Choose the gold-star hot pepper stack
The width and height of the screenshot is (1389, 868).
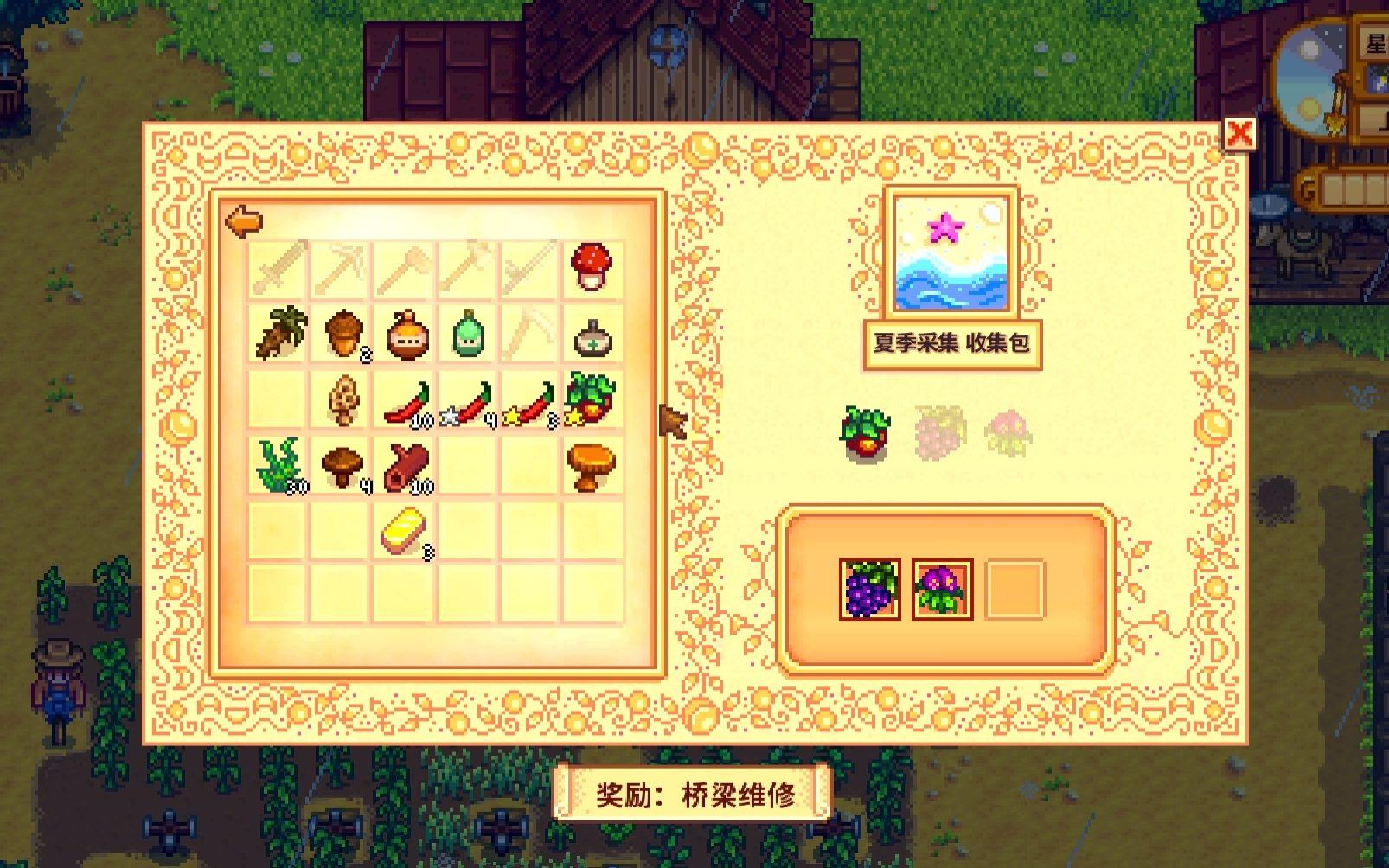coord(528,402)
